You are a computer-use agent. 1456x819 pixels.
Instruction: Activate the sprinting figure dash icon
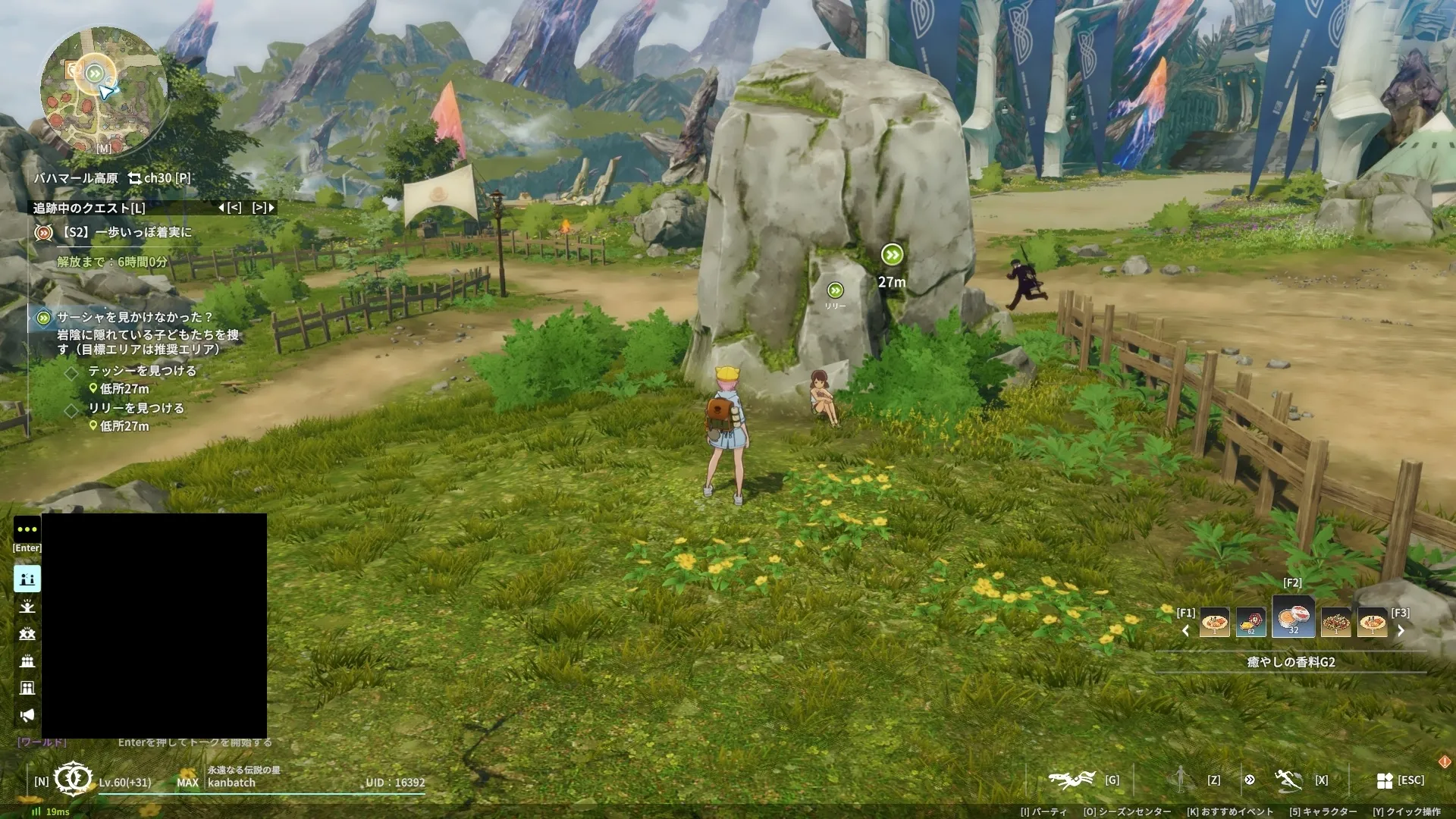point(1288,780)
